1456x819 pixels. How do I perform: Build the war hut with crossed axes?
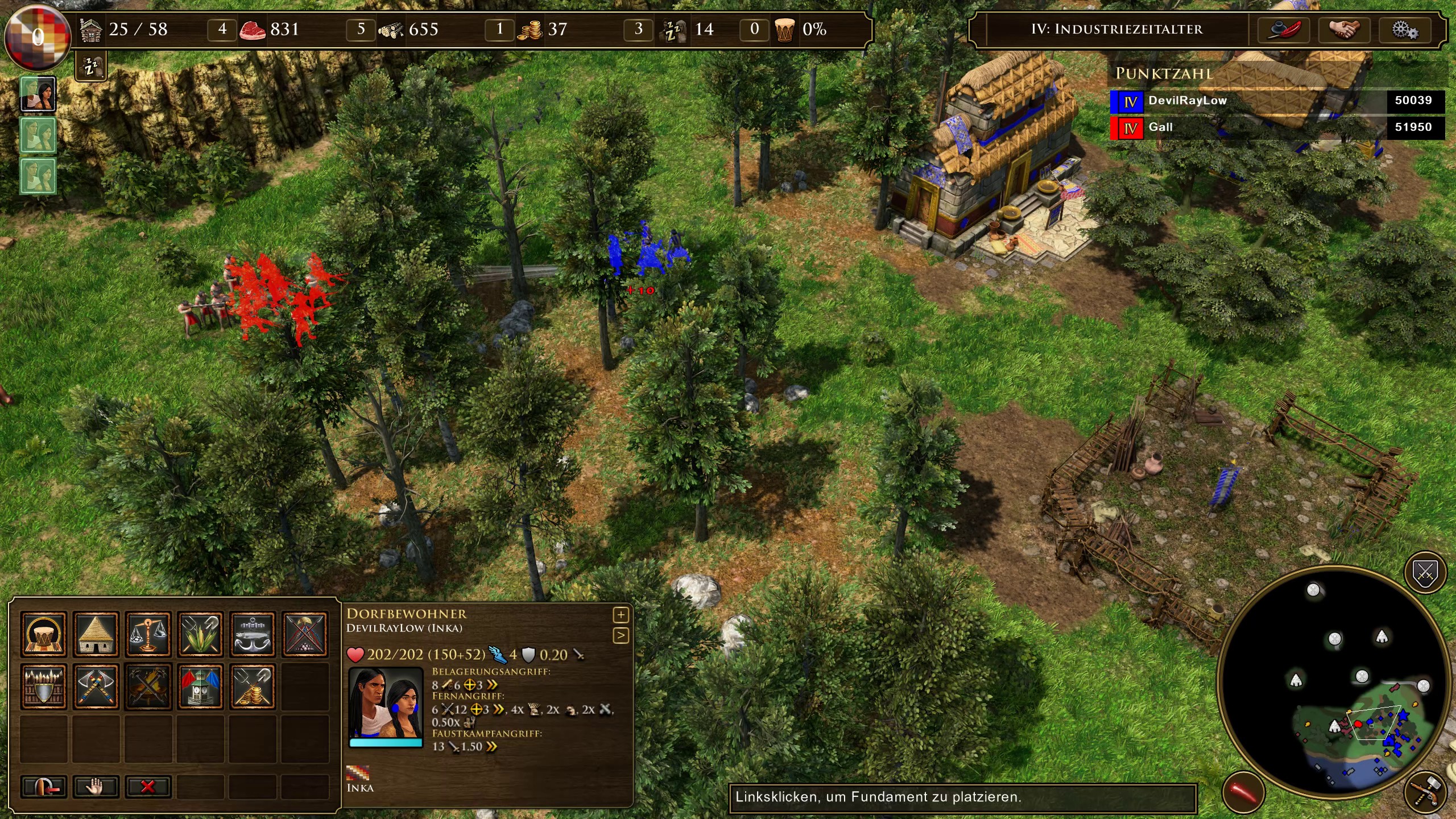(x=96, y=686)
